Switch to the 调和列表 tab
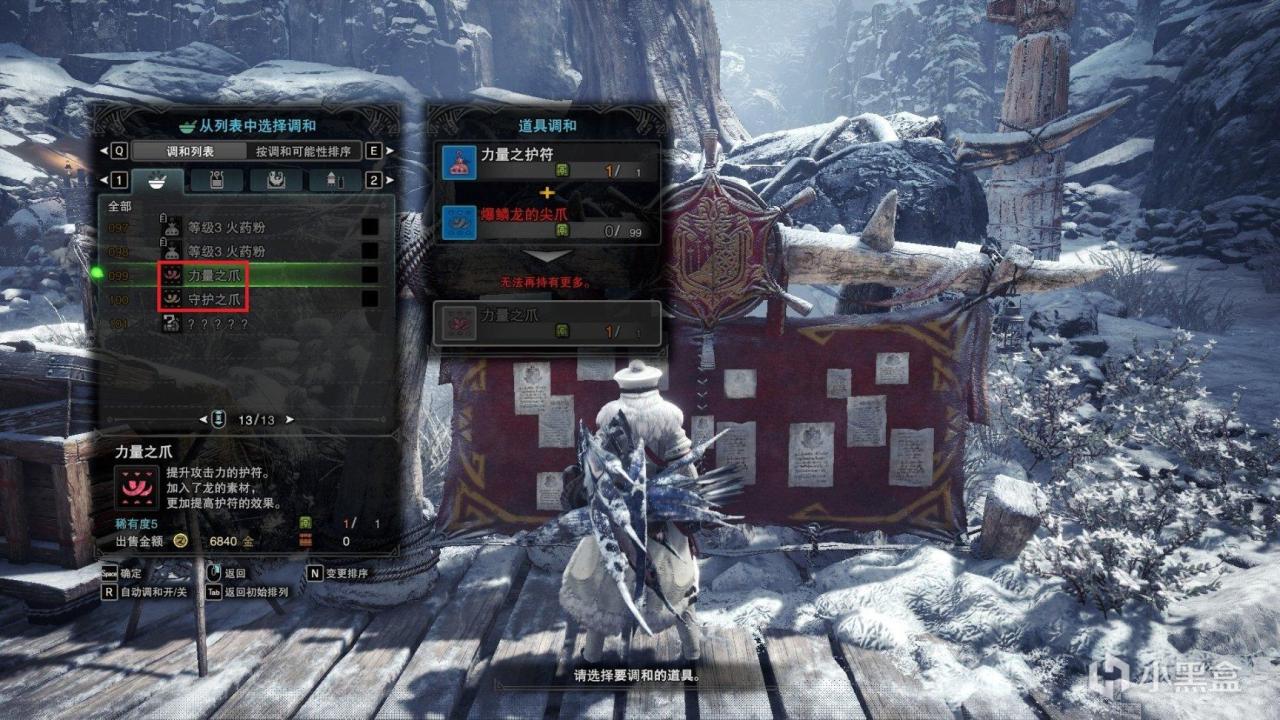This screenshot has height=720, width=1280. [x=189, y=151]
